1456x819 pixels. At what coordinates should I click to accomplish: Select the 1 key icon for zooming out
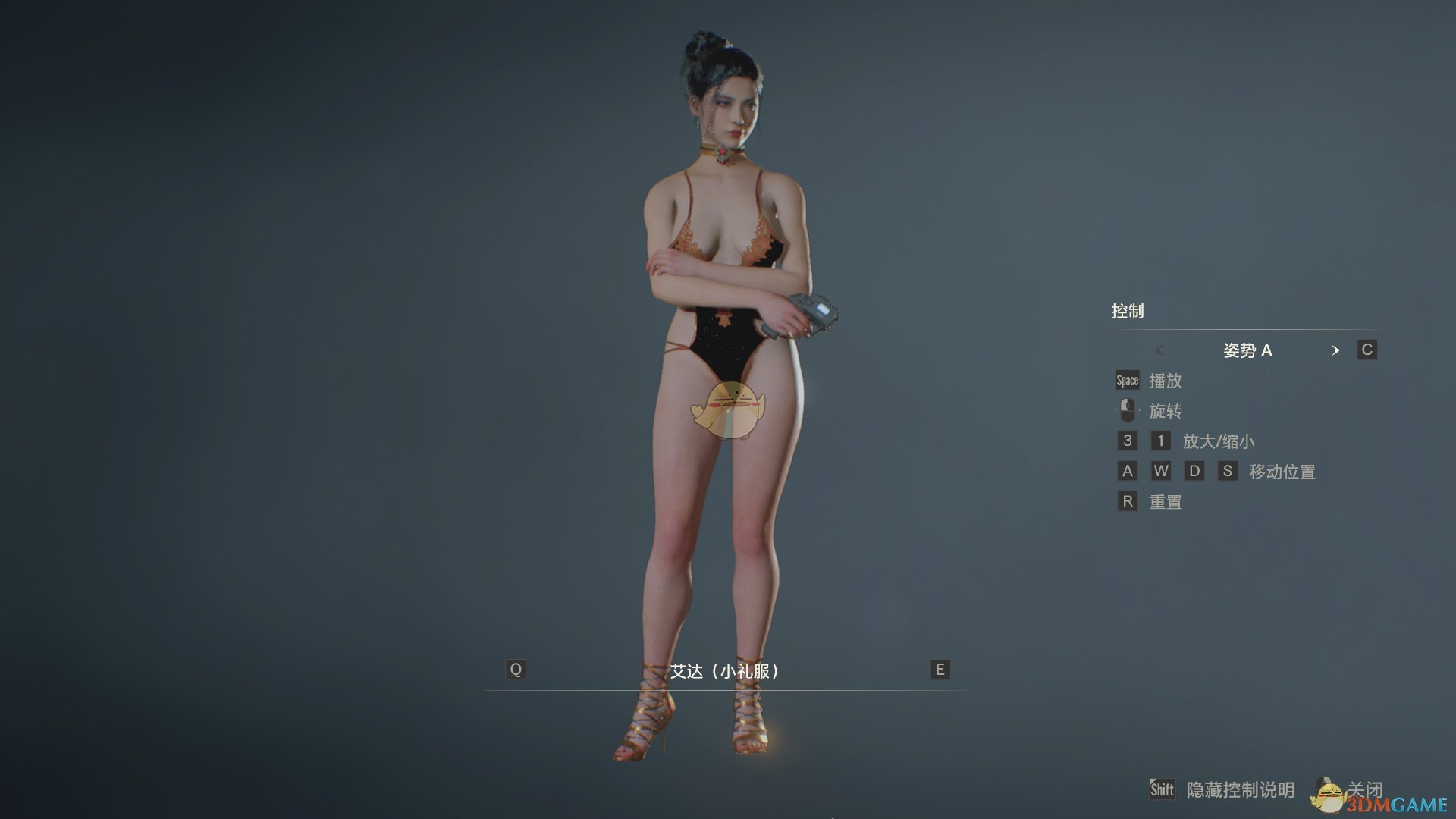click(1161, 441)
